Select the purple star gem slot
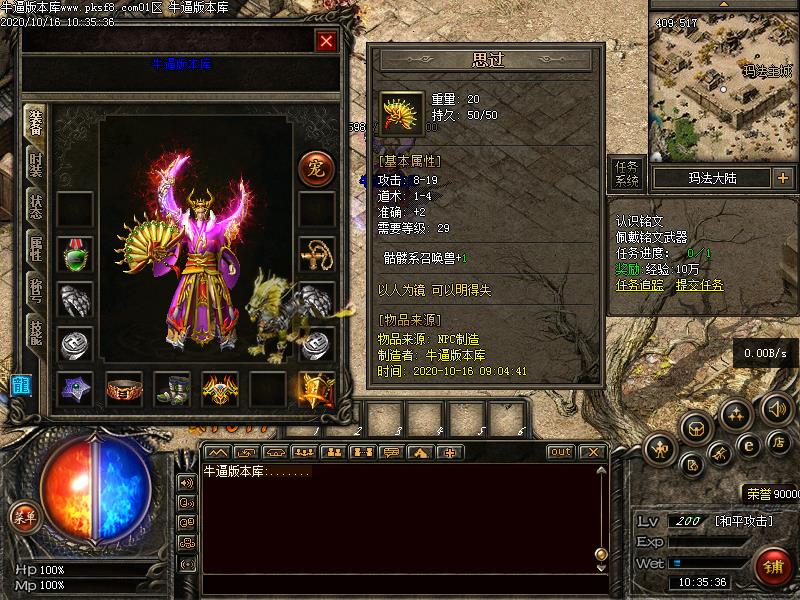This screenshot has height=600, width=800. click(75, 389)
